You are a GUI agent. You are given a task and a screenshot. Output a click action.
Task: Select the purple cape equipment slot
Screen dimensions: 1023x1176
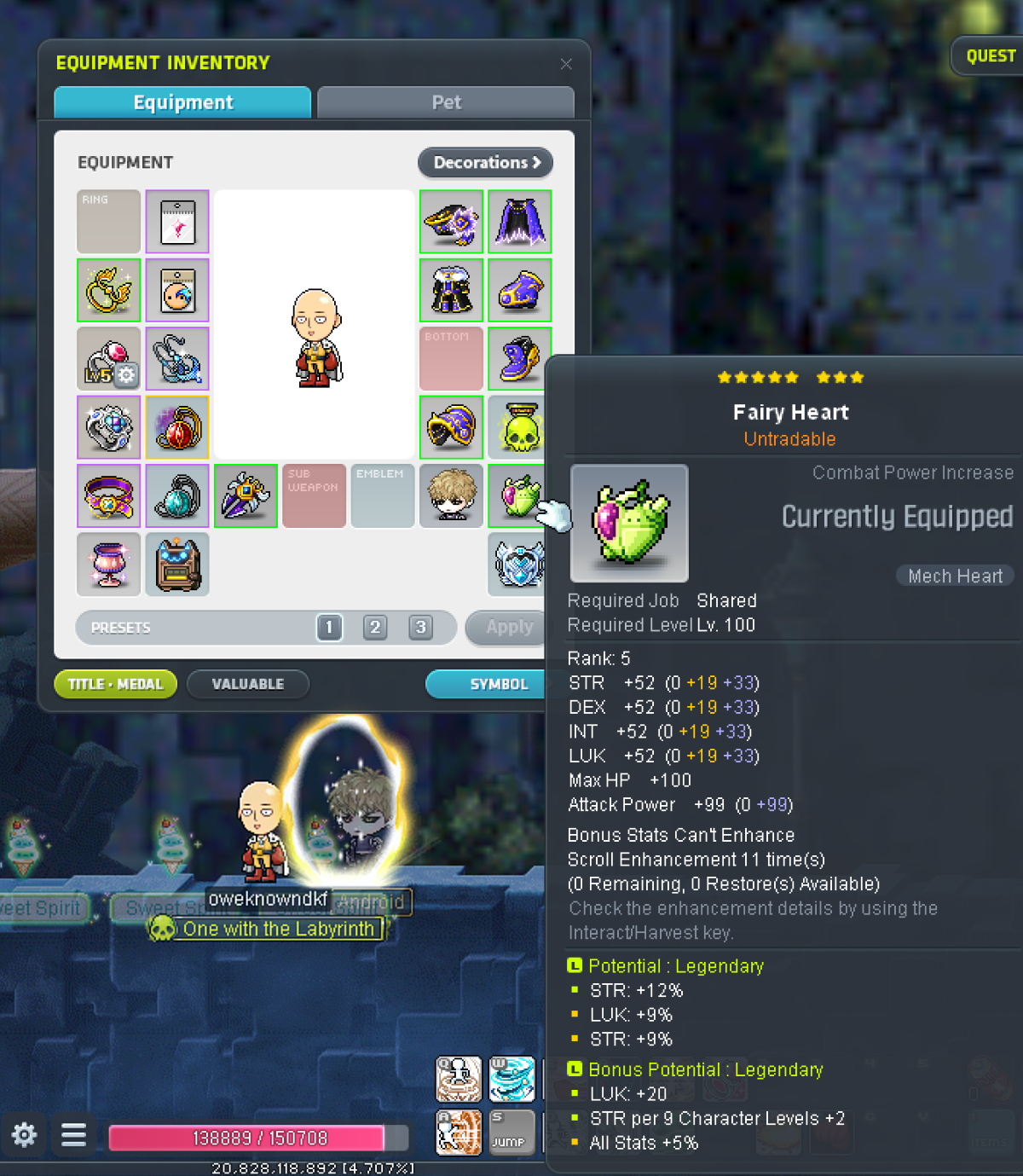coord(520,222)
